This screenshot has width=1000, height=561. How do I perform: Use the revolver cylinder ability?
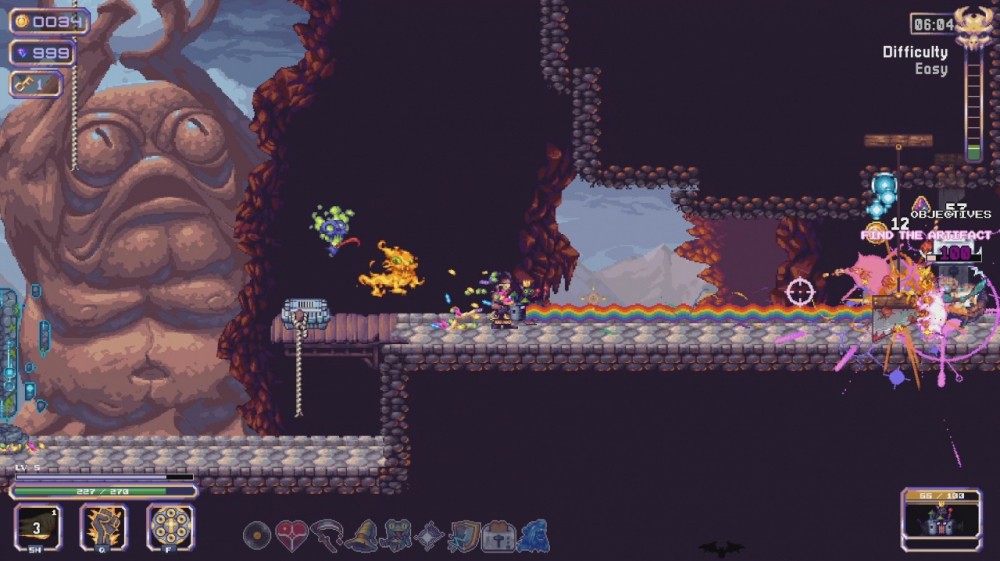pyautogui.click(x=170, y=526)
